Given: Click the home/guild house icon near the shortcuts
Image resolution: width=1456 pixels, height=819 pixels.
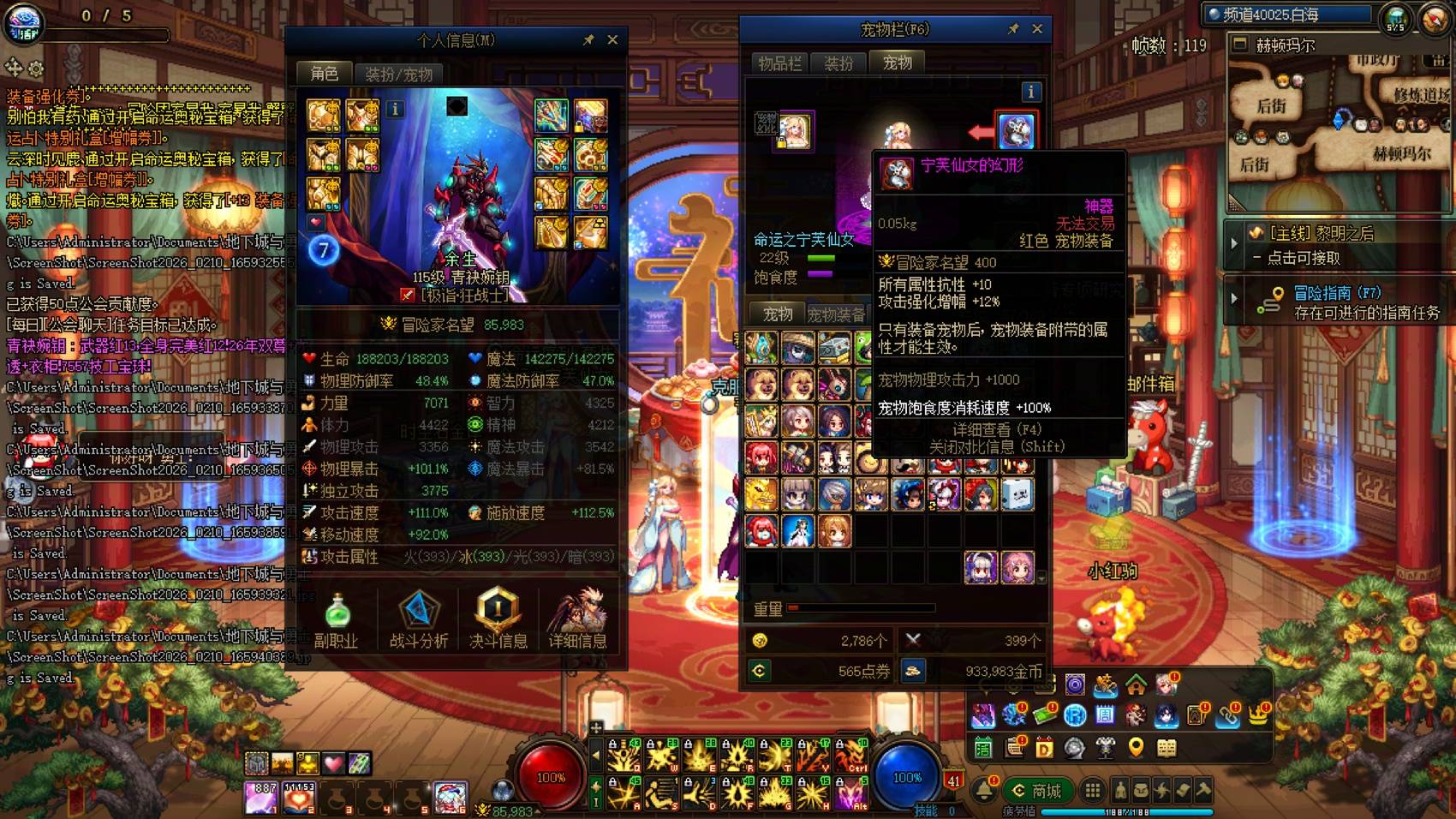Looking at the screenshot, I should (1135, 686).
